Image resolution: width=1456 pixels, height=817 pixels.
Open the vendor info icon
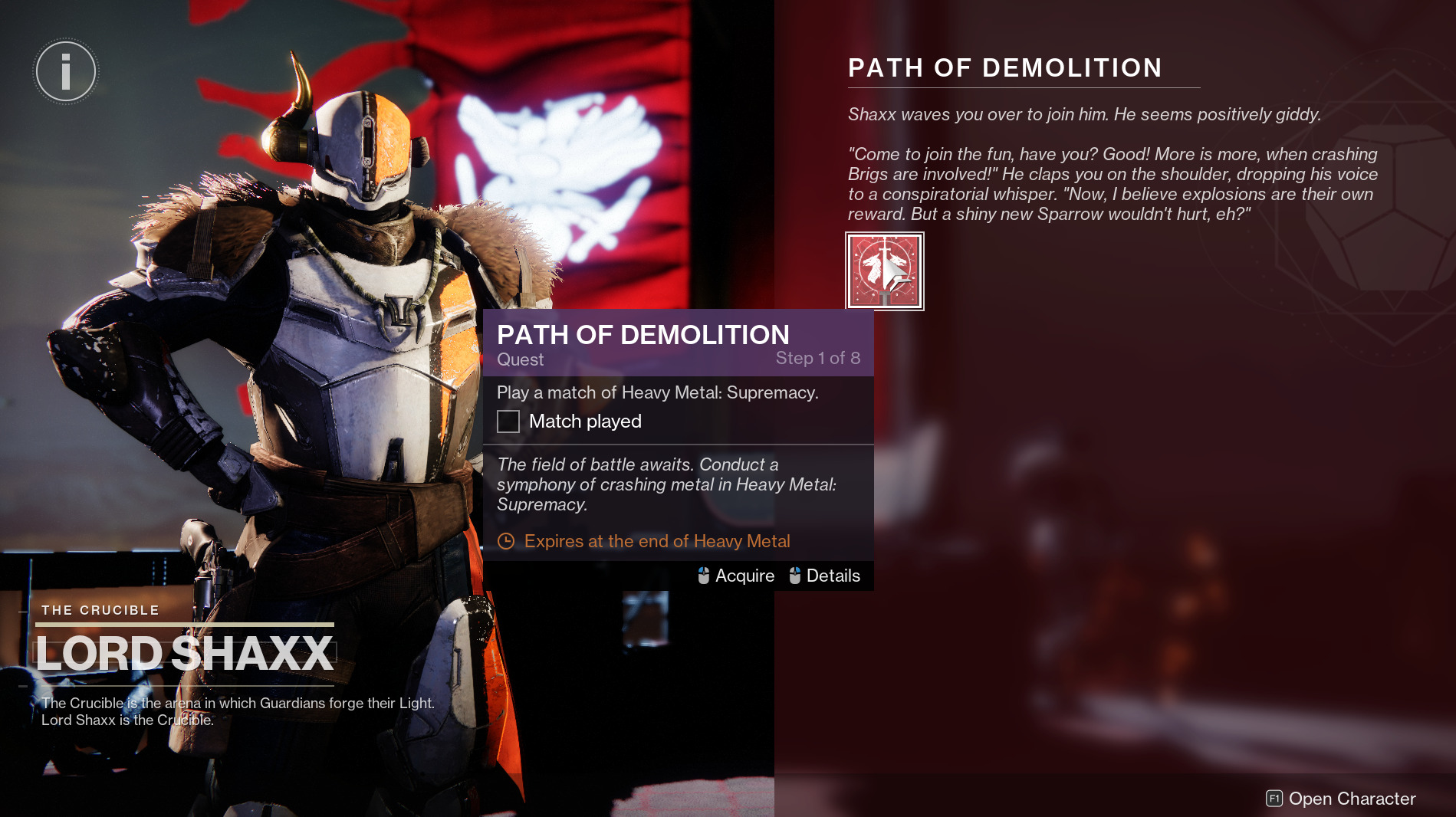point(66,72)
